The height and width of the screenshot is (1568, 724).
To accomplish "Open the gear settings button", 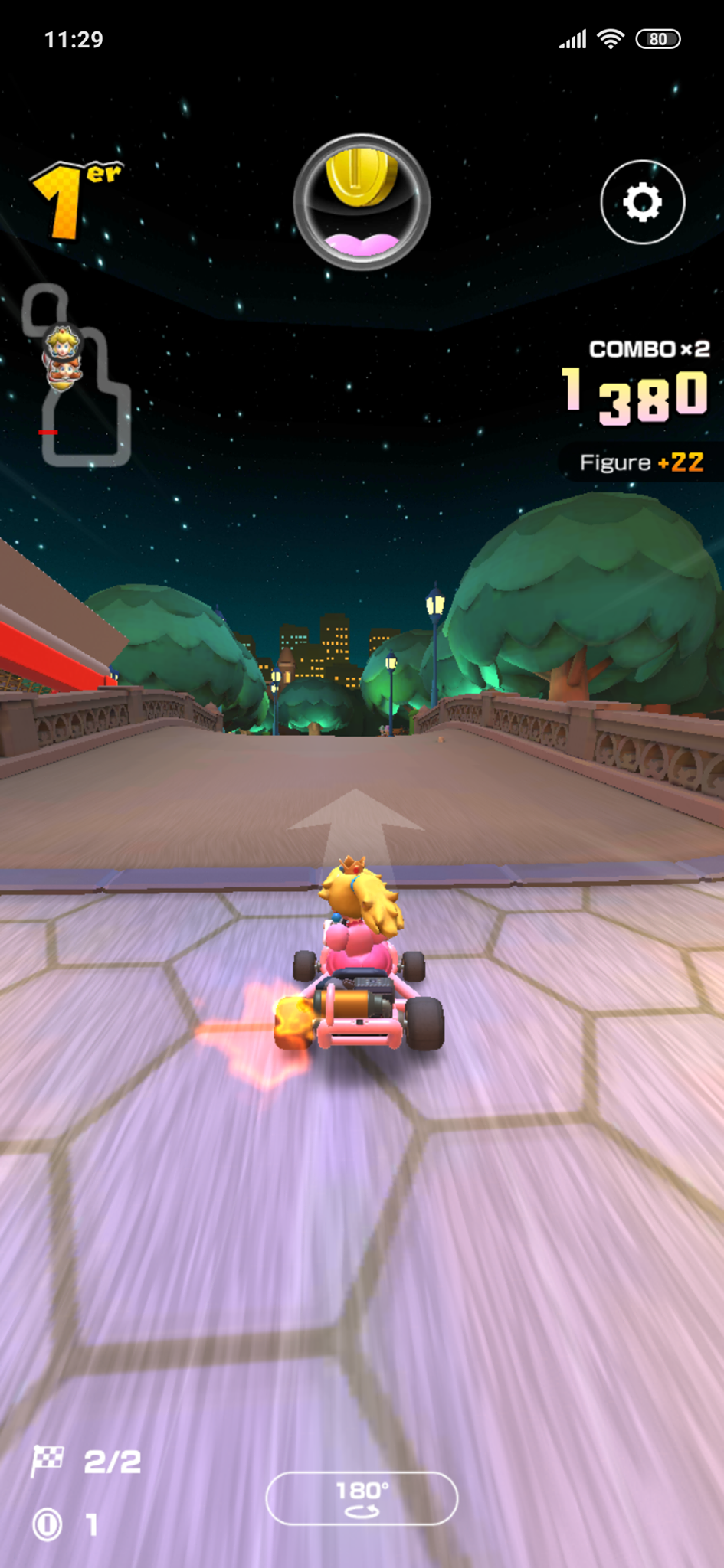I will click(642, 202).
